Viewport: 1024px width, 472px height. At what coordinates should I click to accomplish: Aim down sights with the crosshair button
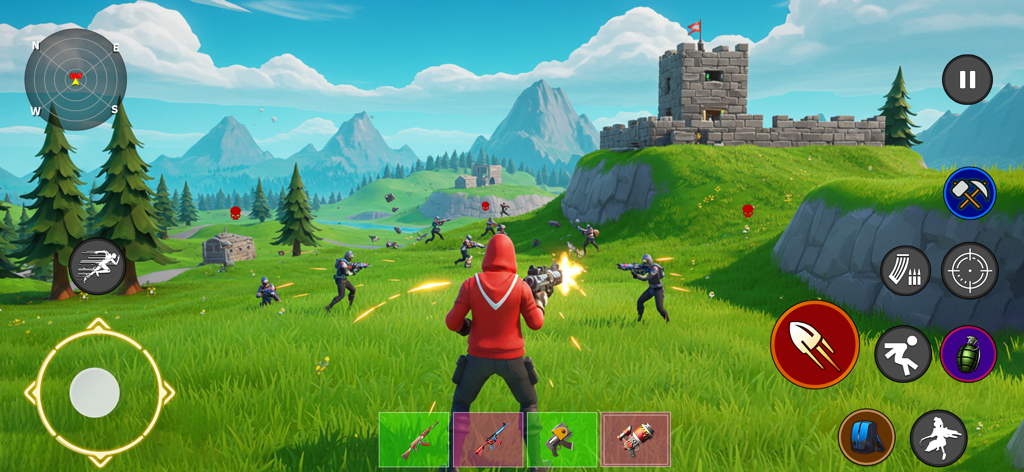969,270
